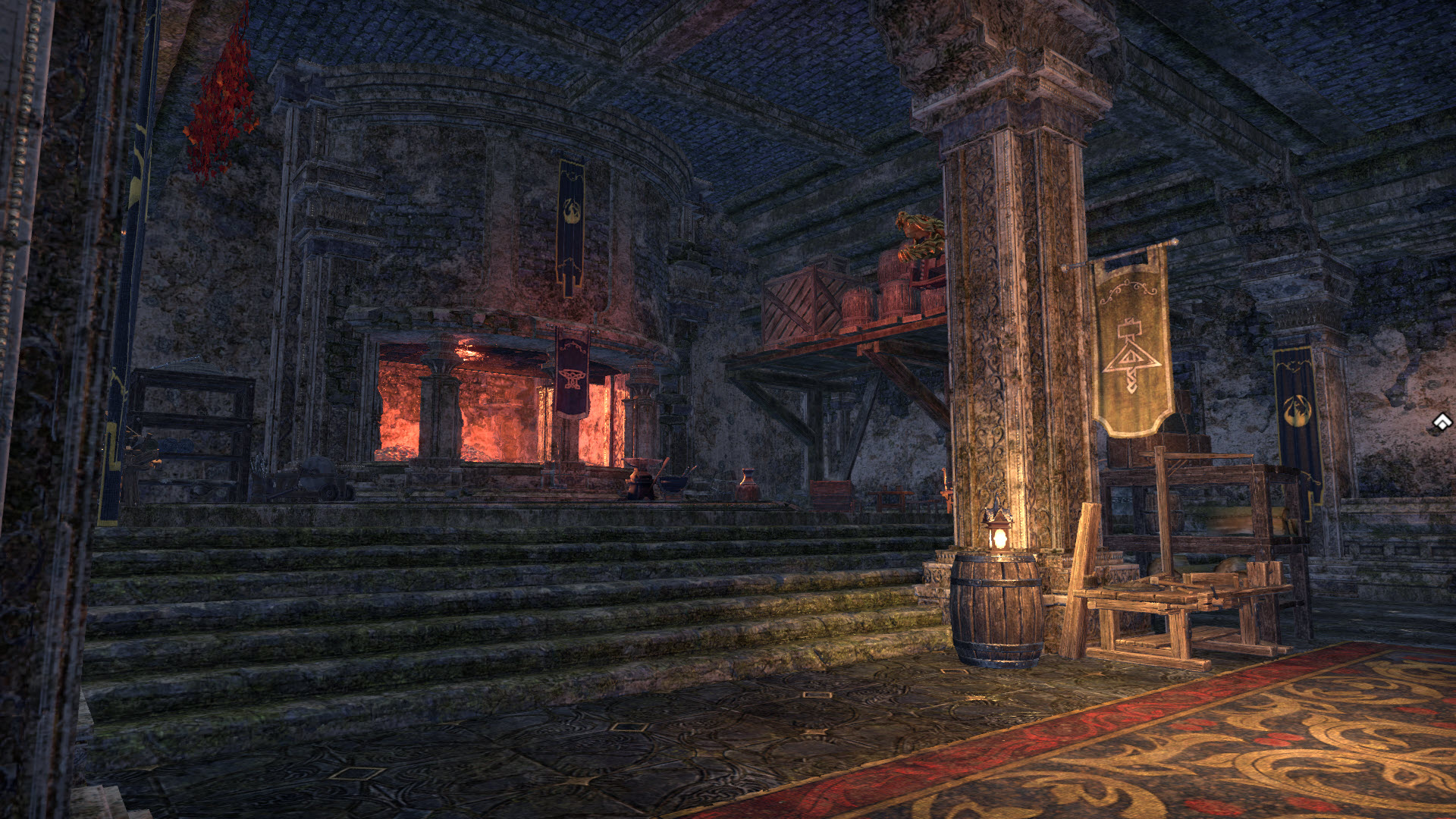
Task: Click the white quest waypoint marker
Action: tap(1442, 422)
